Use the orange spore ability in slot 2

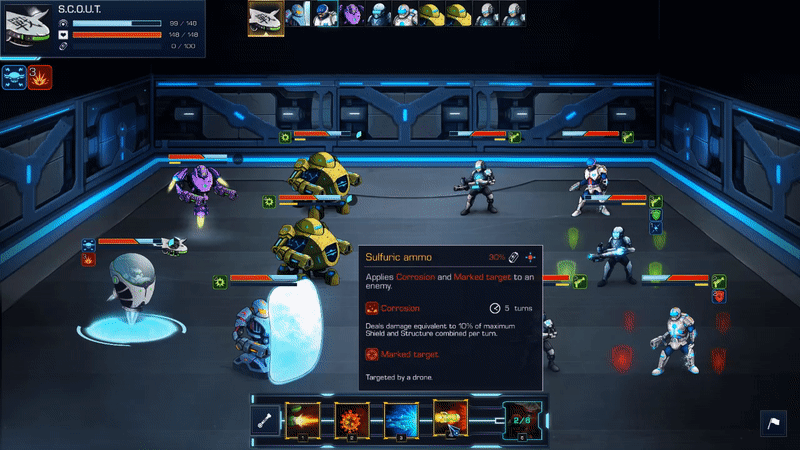coord(351,420)
